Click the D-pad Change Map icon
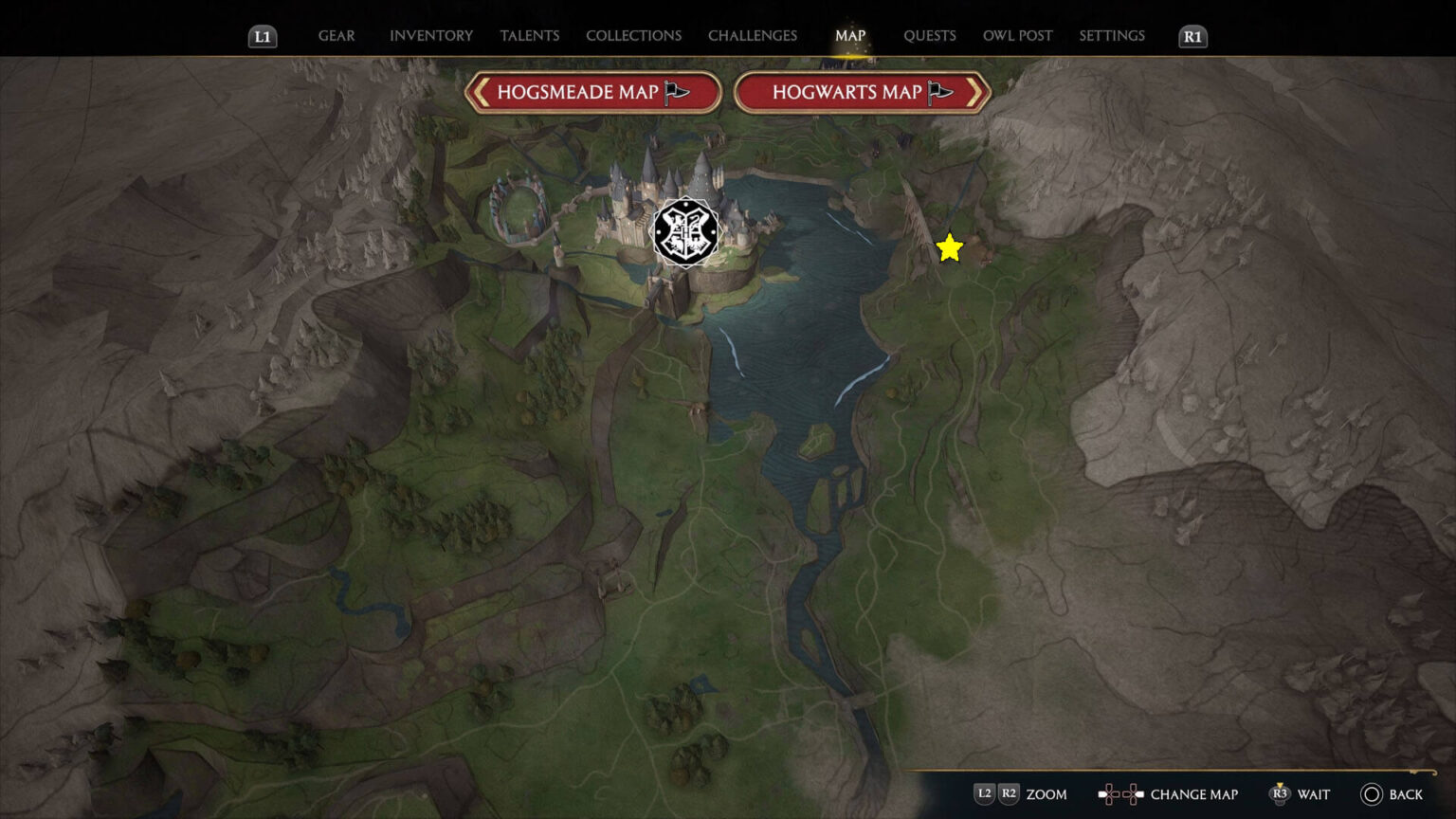The height and width of the screenshot is (819, 1456). click(1119, 794)
